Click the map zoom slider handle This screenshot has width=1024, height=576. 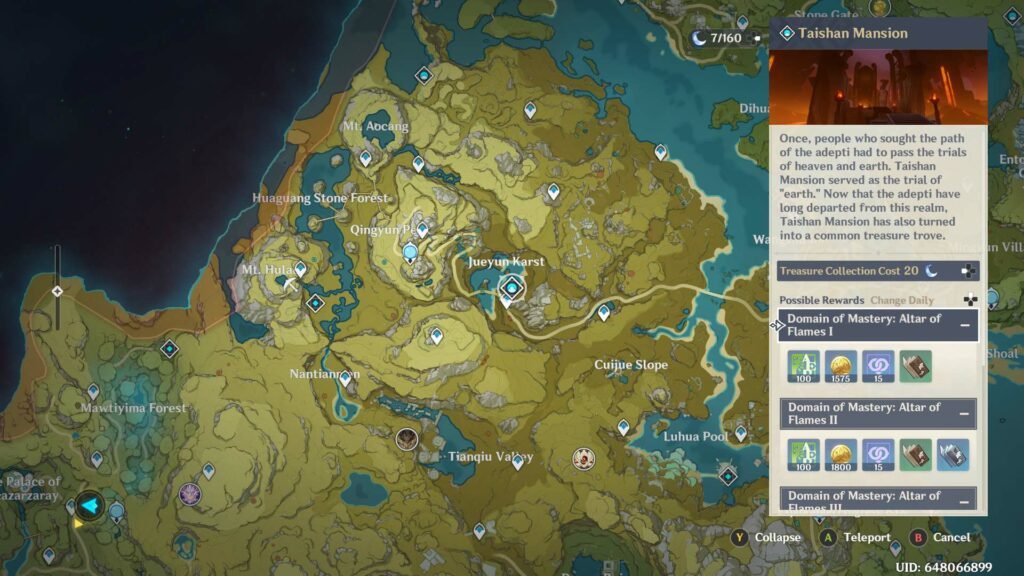[57, 291]
